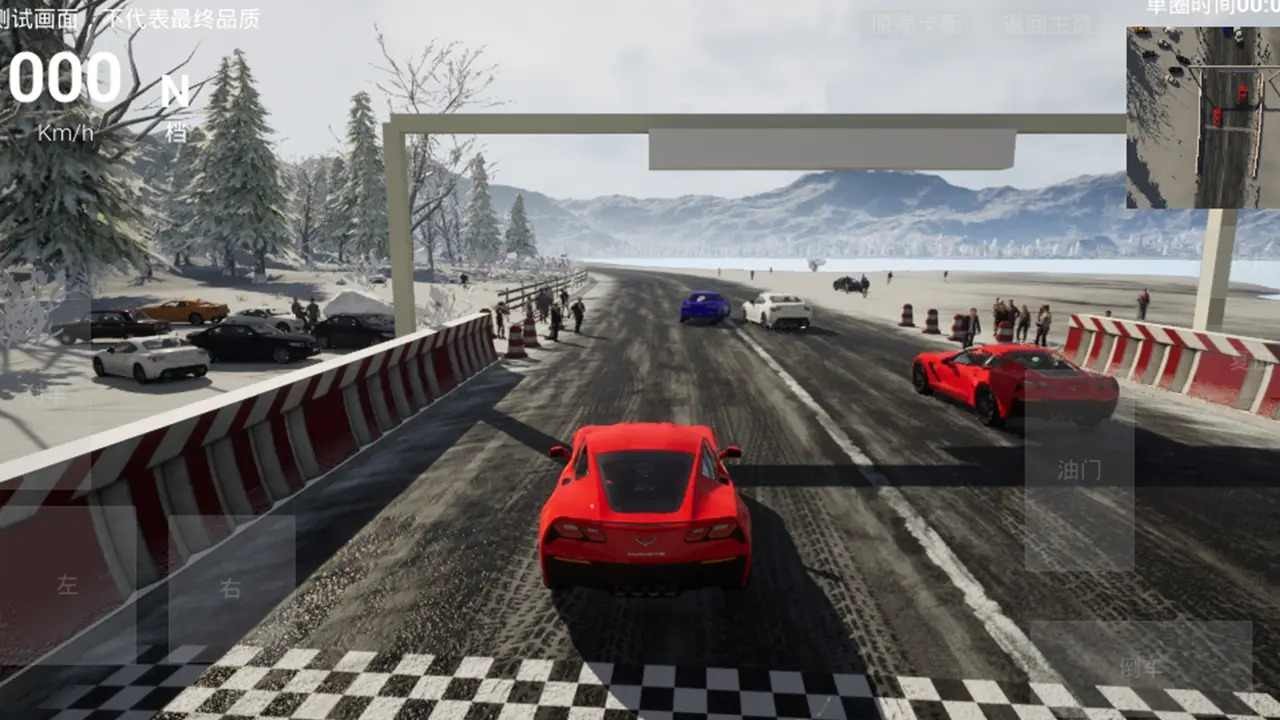Click the N gear indicator

coord(176,90)
